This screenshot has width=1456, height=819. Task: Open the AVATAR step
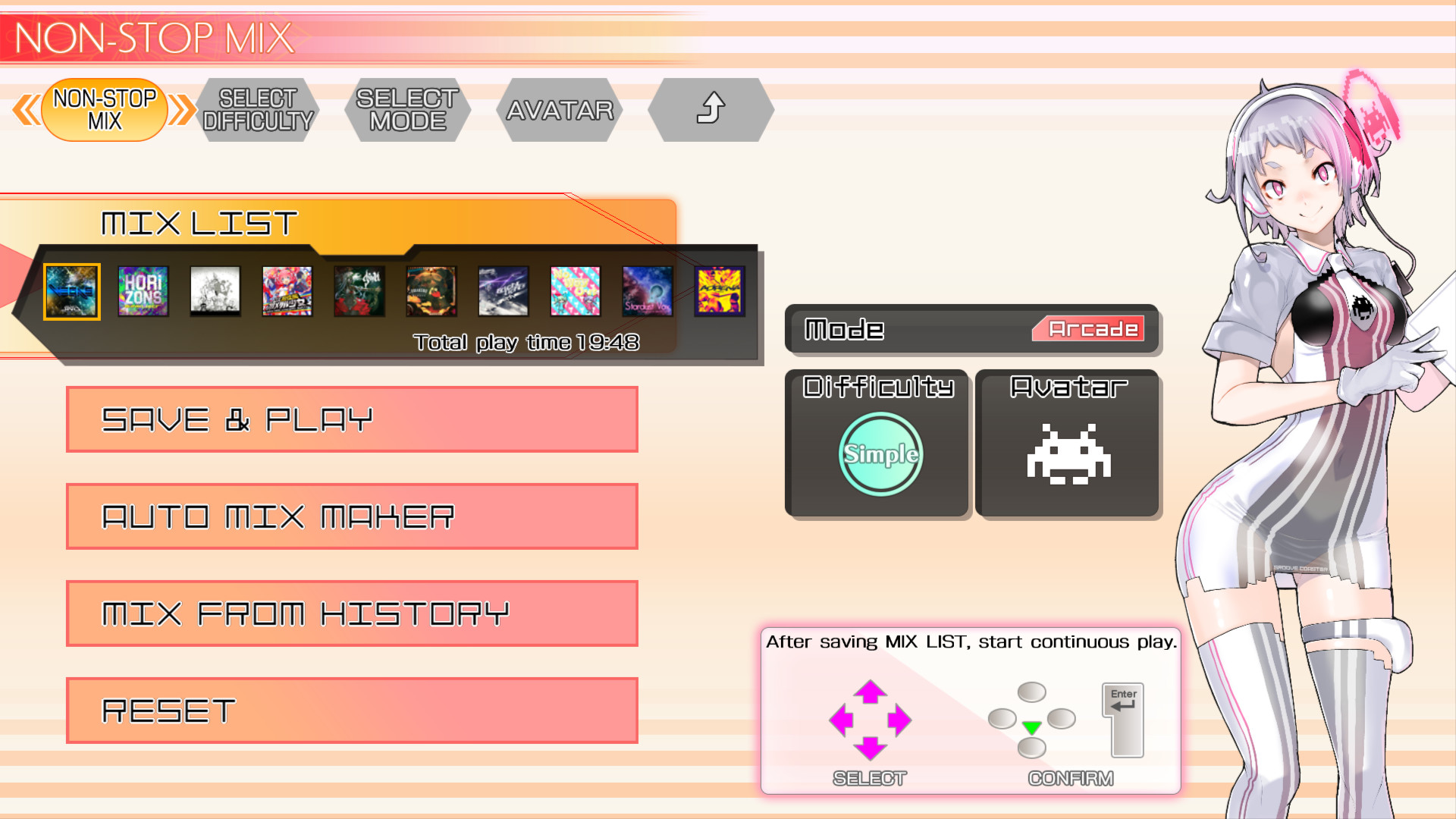click(x=560, y=108)
